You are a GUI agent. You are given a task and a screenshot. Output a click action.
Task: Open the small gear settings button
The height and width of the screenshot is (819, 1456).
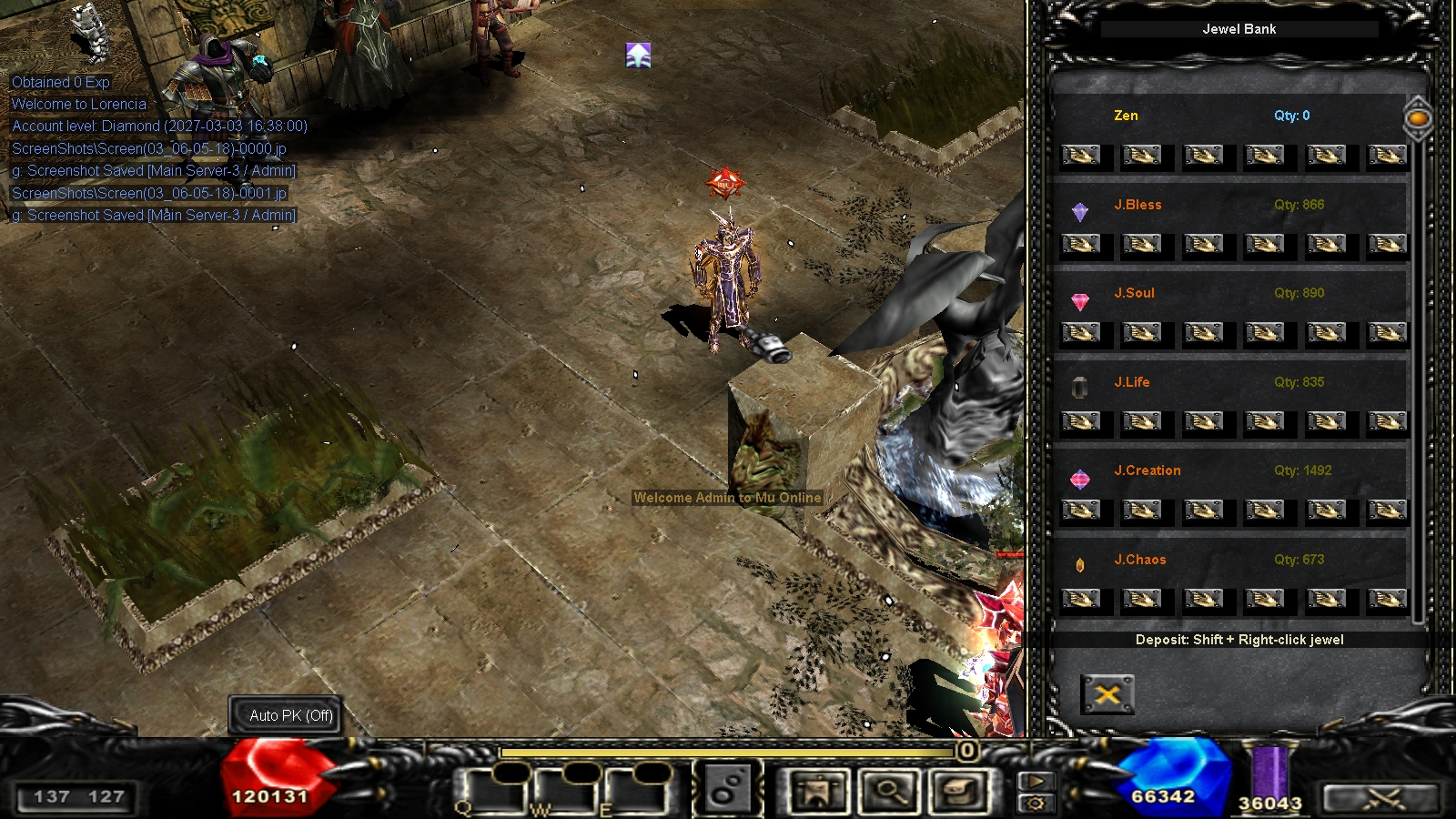pyautogui.click(x=1036, y=804)
